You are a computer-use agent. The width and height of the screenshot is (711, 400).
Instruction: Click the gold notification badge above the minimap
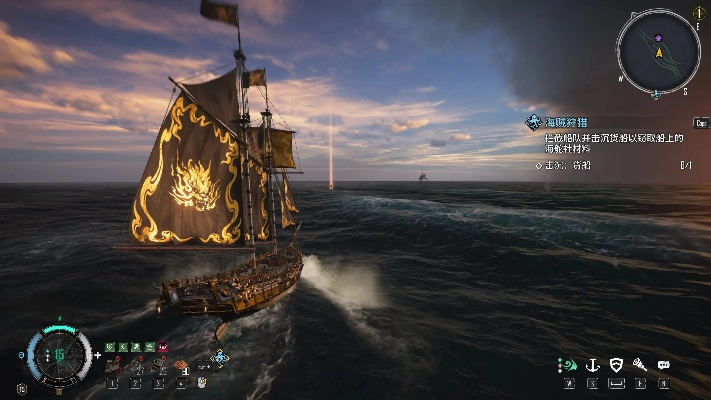[698, 13]
